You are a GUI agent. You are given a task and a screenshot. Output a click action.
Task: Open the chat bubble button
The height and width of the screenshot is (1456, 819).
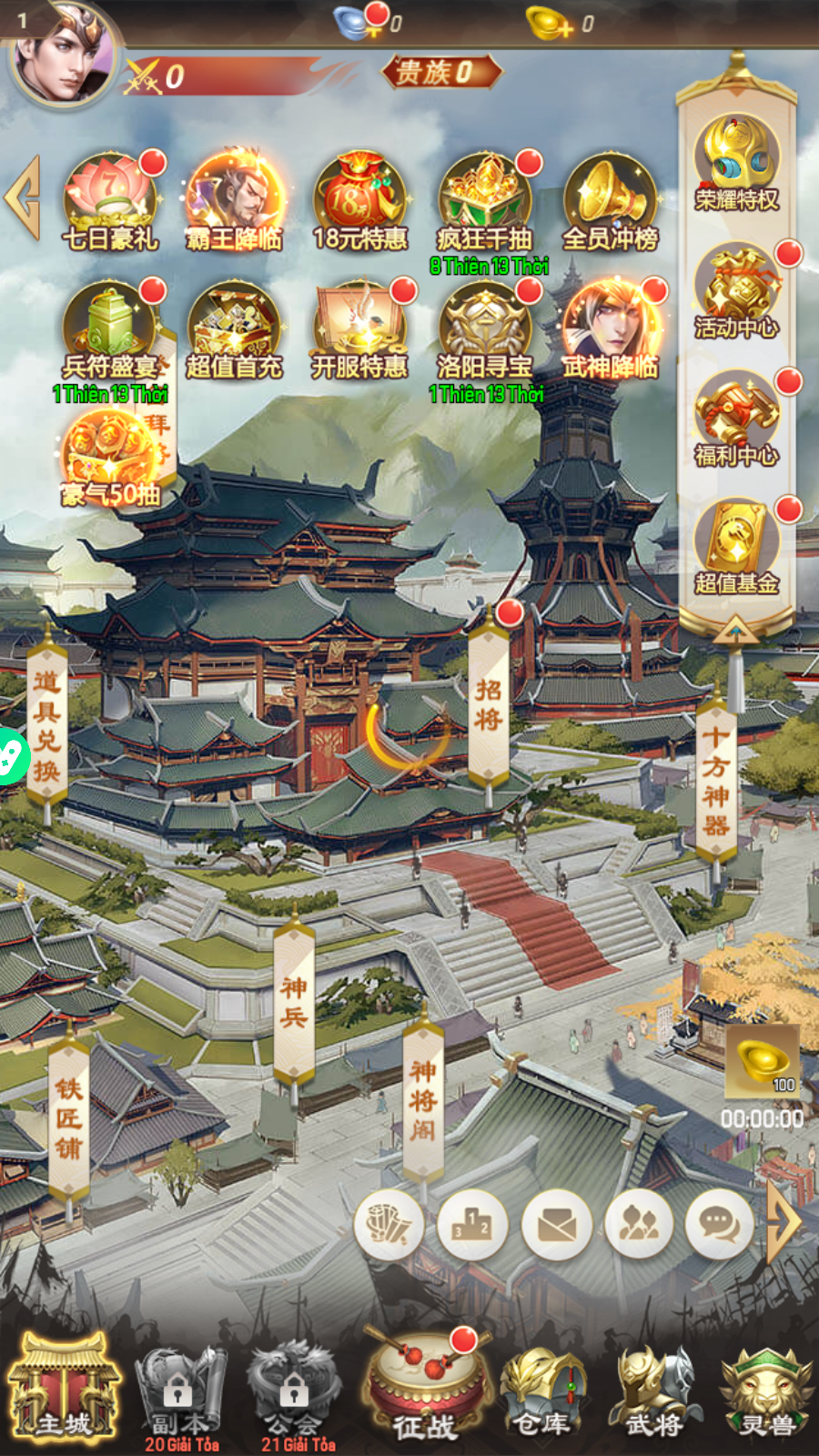(x=719, y=1224)
